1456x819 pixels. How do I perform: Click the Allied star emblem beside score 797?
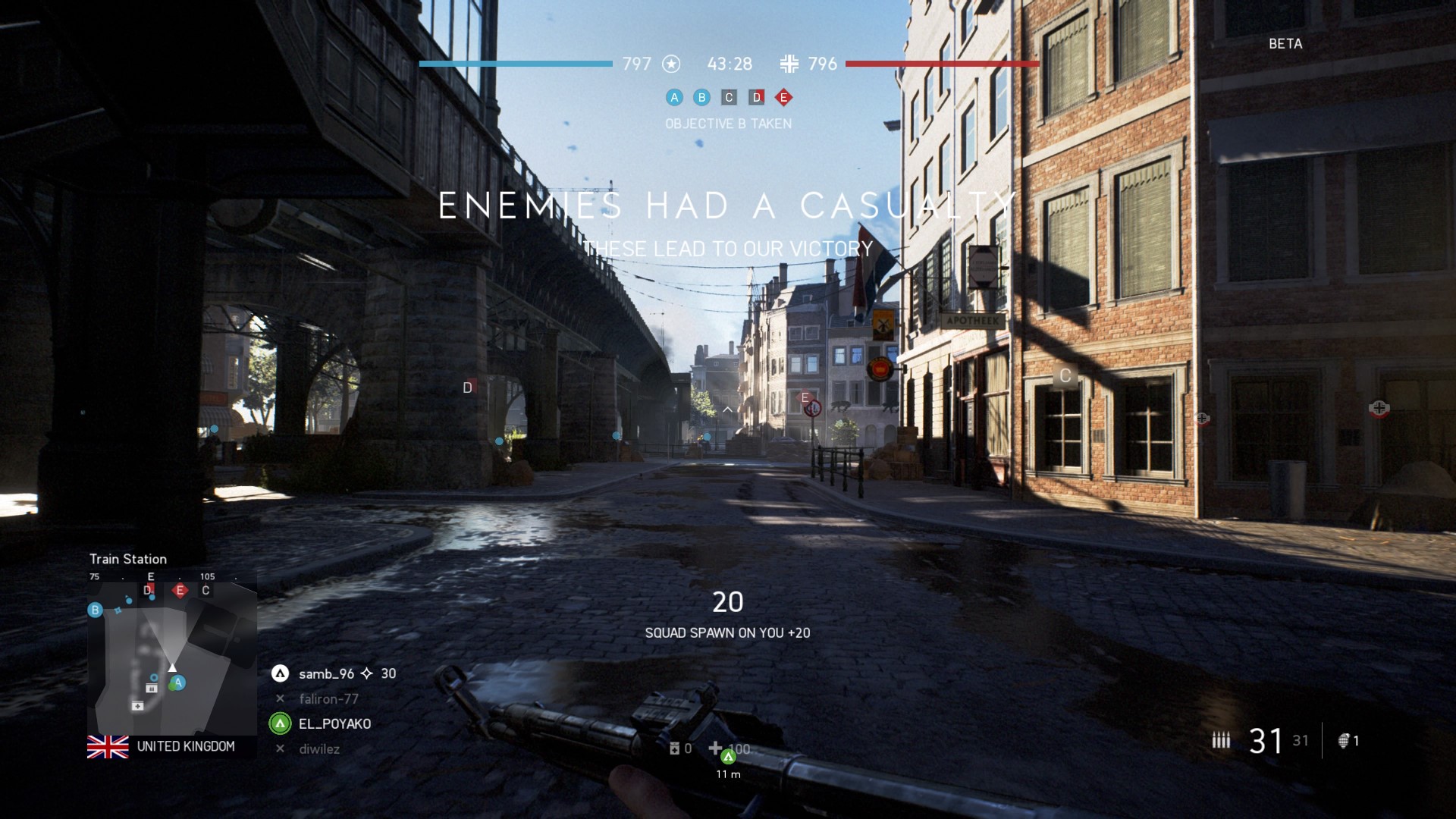671,64
